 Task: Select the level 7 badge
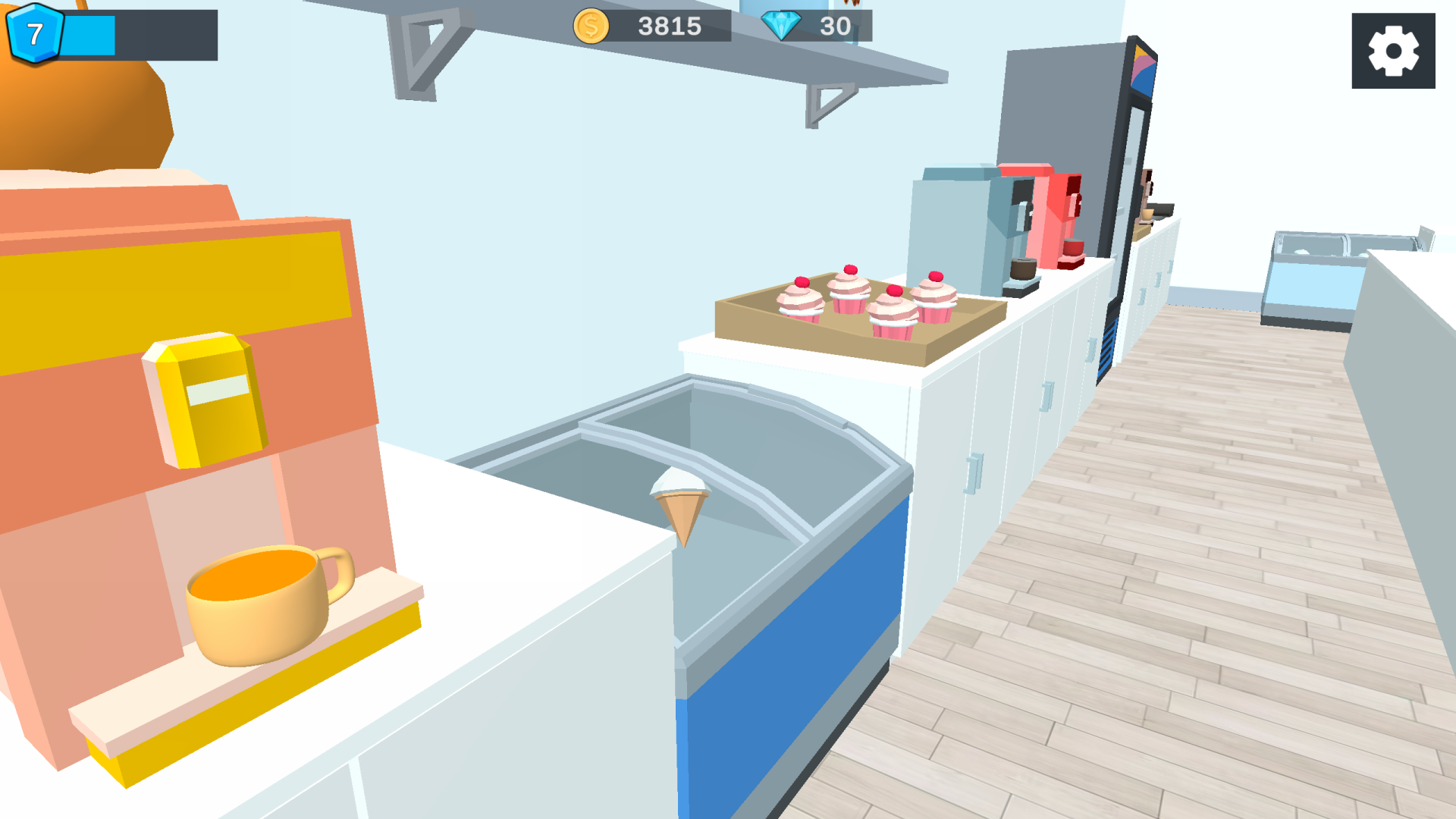point(35,32)
